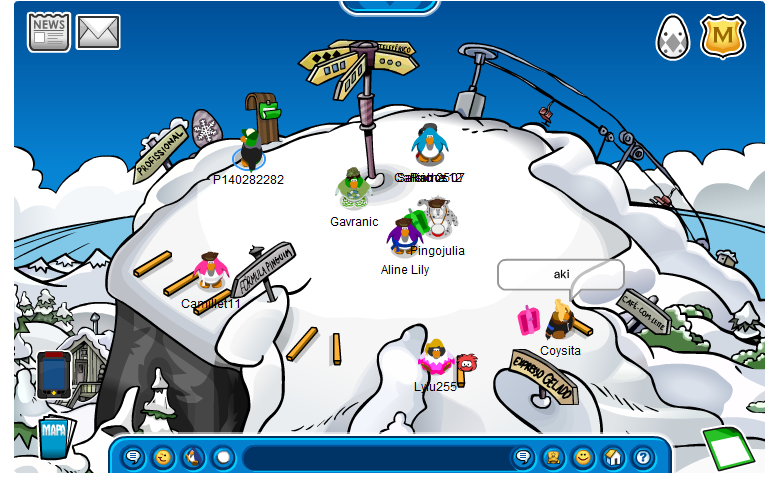Open the egg icon at top right

pos(673,37)
